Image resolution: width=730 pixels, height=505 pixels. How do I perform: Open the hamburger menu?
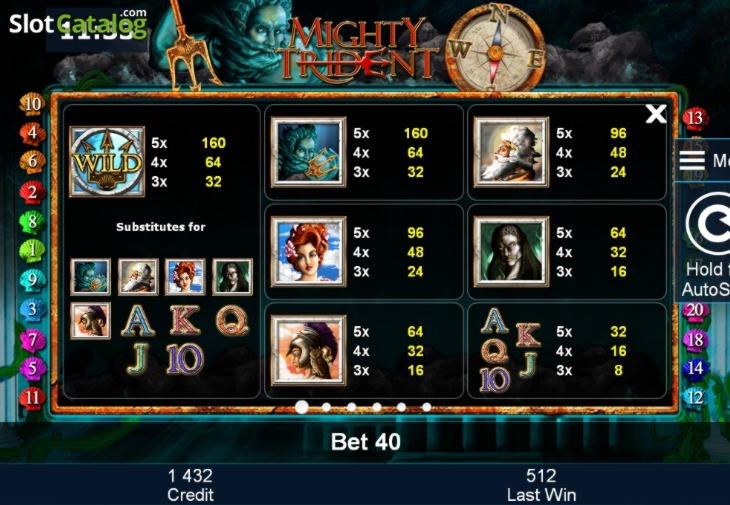694,161
